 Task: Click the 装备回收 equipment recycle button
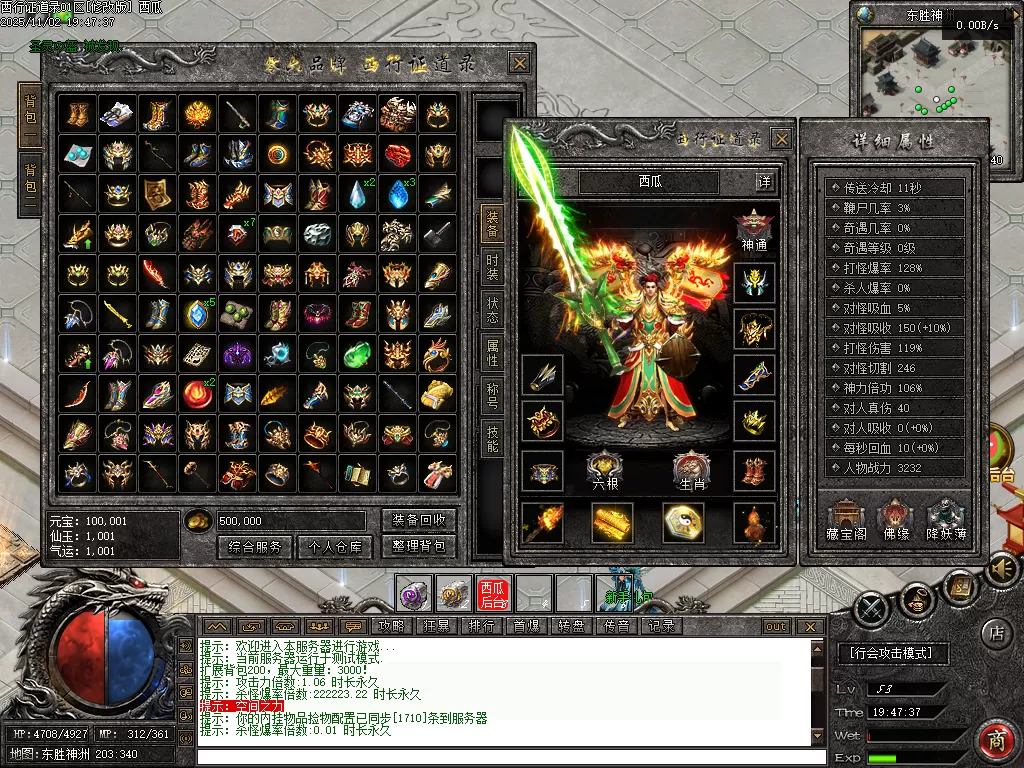point(419,520)
